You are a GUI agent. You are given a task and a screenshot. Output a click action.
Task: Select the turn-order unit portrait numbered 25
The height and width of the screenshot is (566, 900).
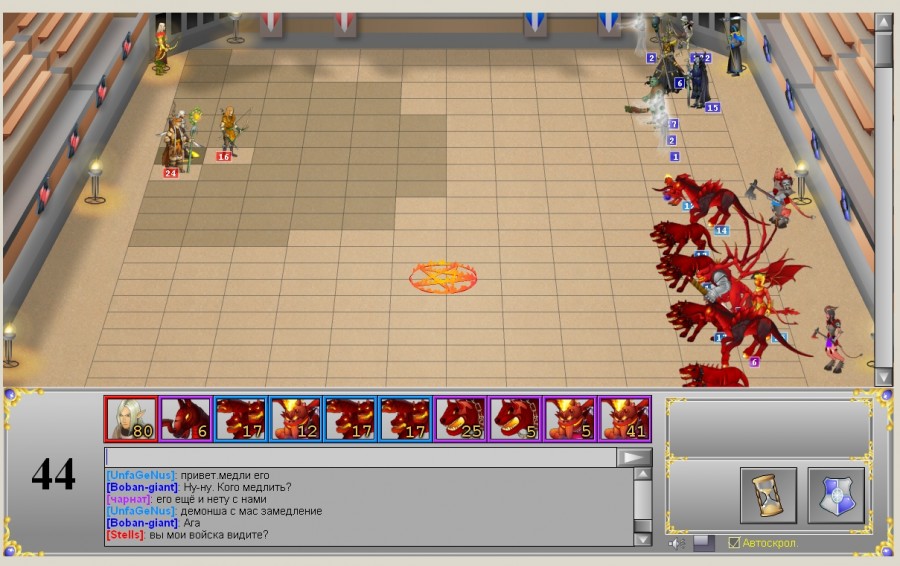tap(461, 419)
